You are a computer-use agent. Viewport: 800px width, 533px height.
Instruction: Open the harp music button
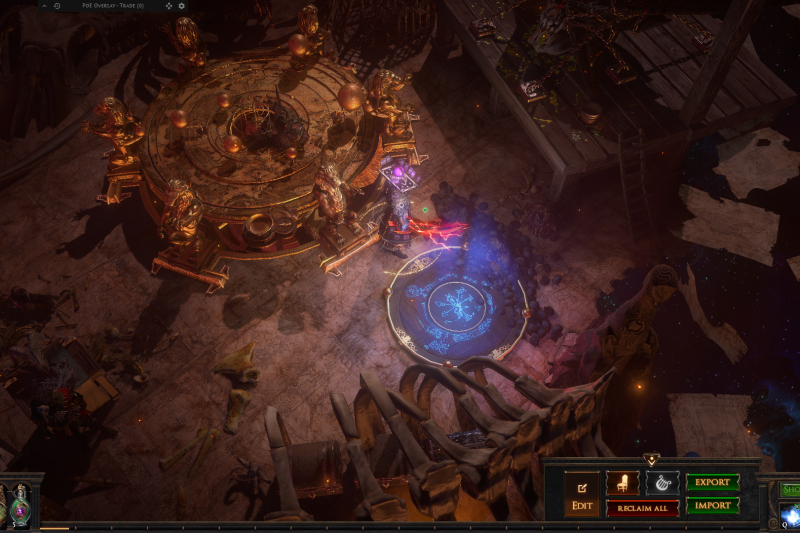click(662, 483)
